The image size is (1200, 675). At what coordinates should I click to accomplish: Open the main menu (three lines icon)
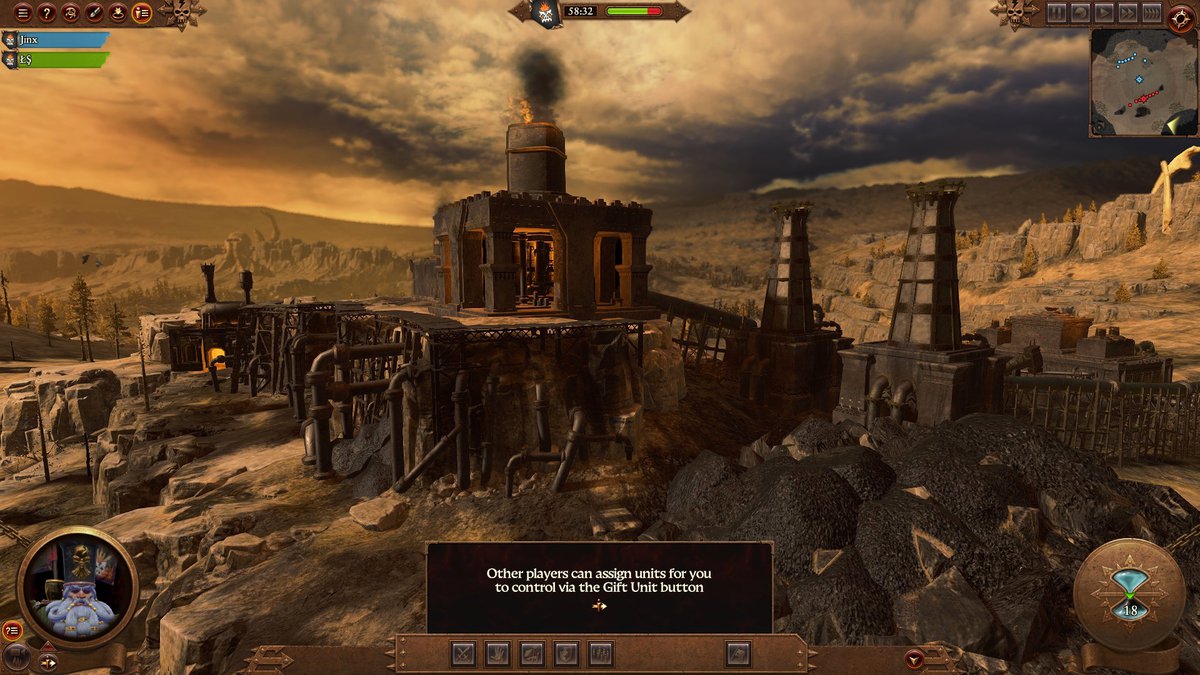tap(22, 13)
